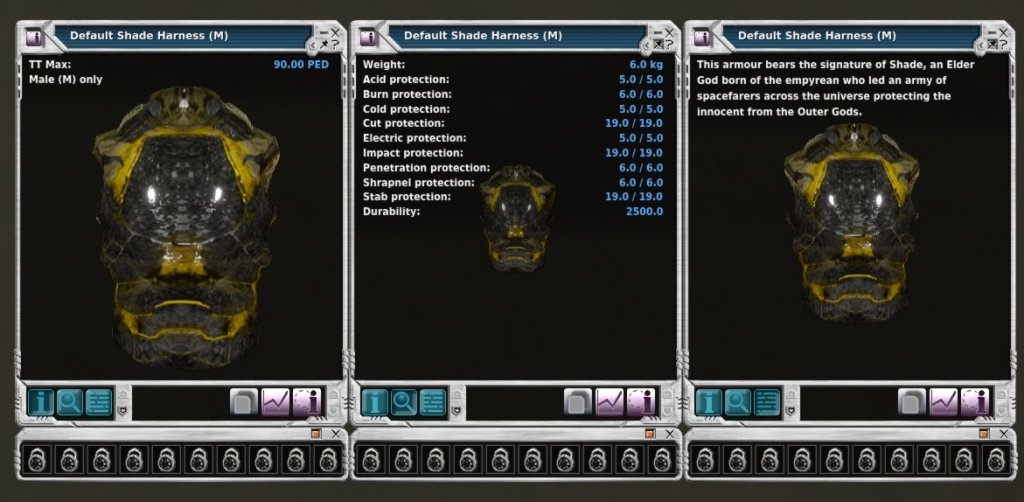The image size is (1024, 502).
Task: Close the window with the armour description
Action: 1004,31
